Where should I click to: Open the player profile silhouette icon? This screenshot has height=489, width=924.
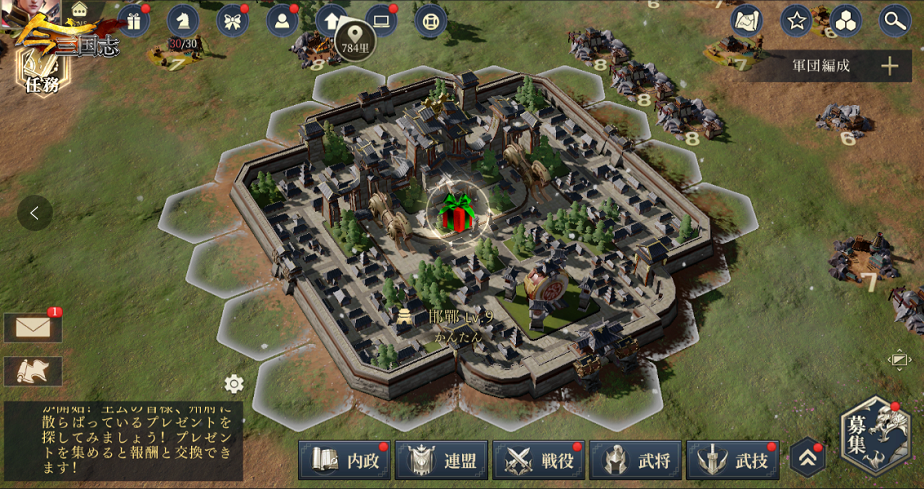click(x=282, y=20)
